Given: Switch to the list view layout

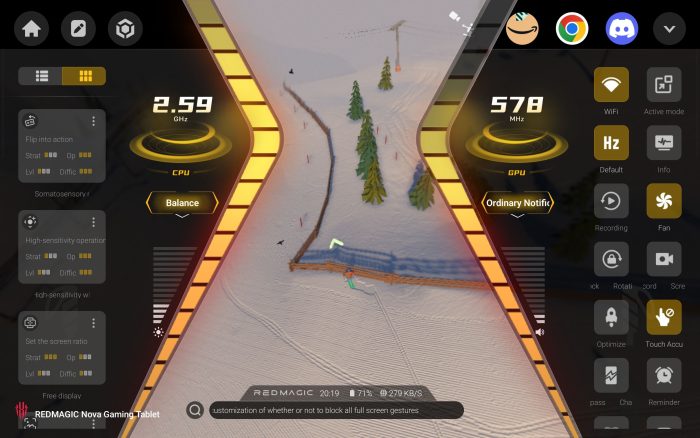Looking at the screenshot, I should 42,76.
